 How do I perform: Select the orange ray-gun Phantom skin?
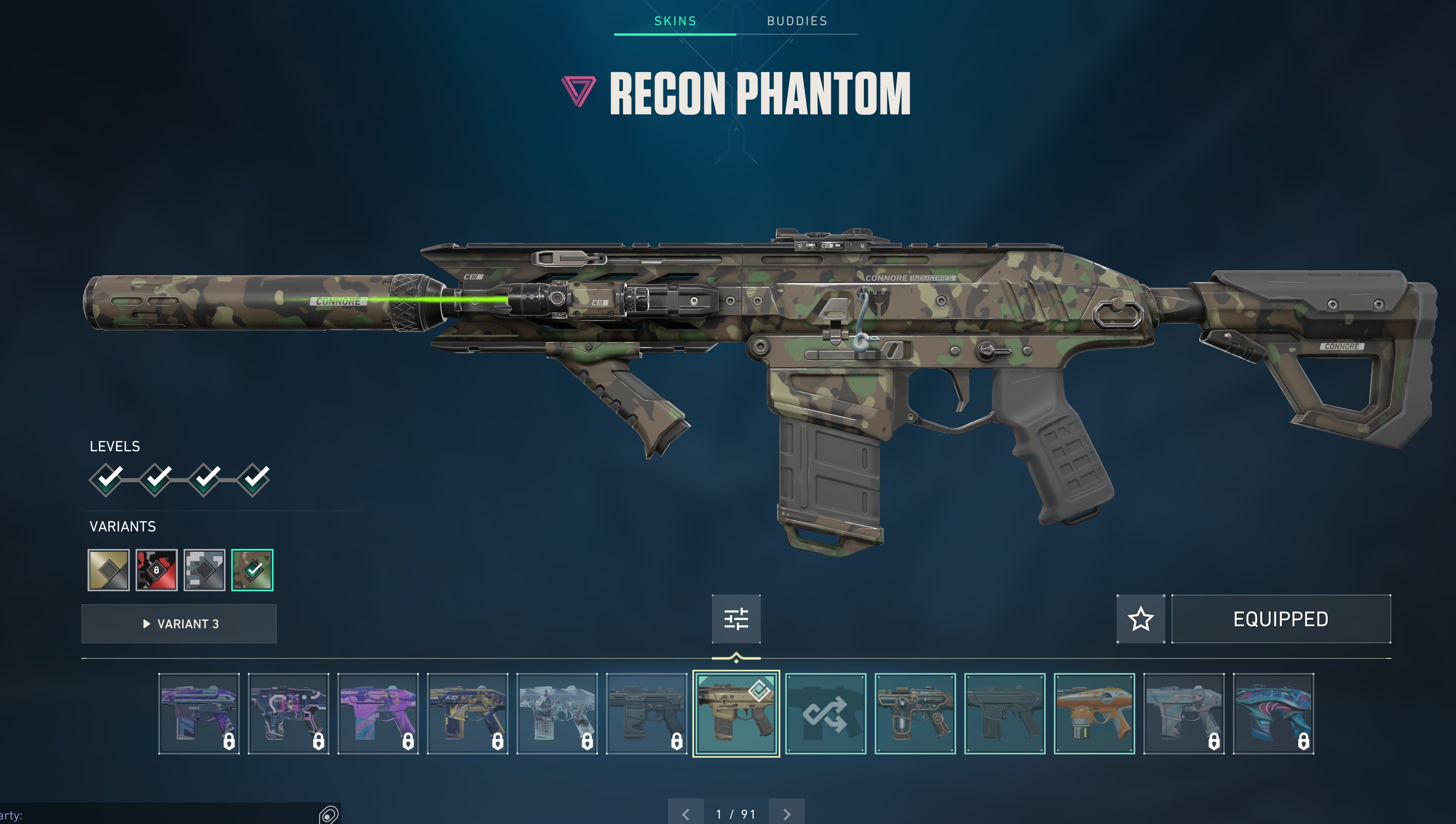(1094, 713)
